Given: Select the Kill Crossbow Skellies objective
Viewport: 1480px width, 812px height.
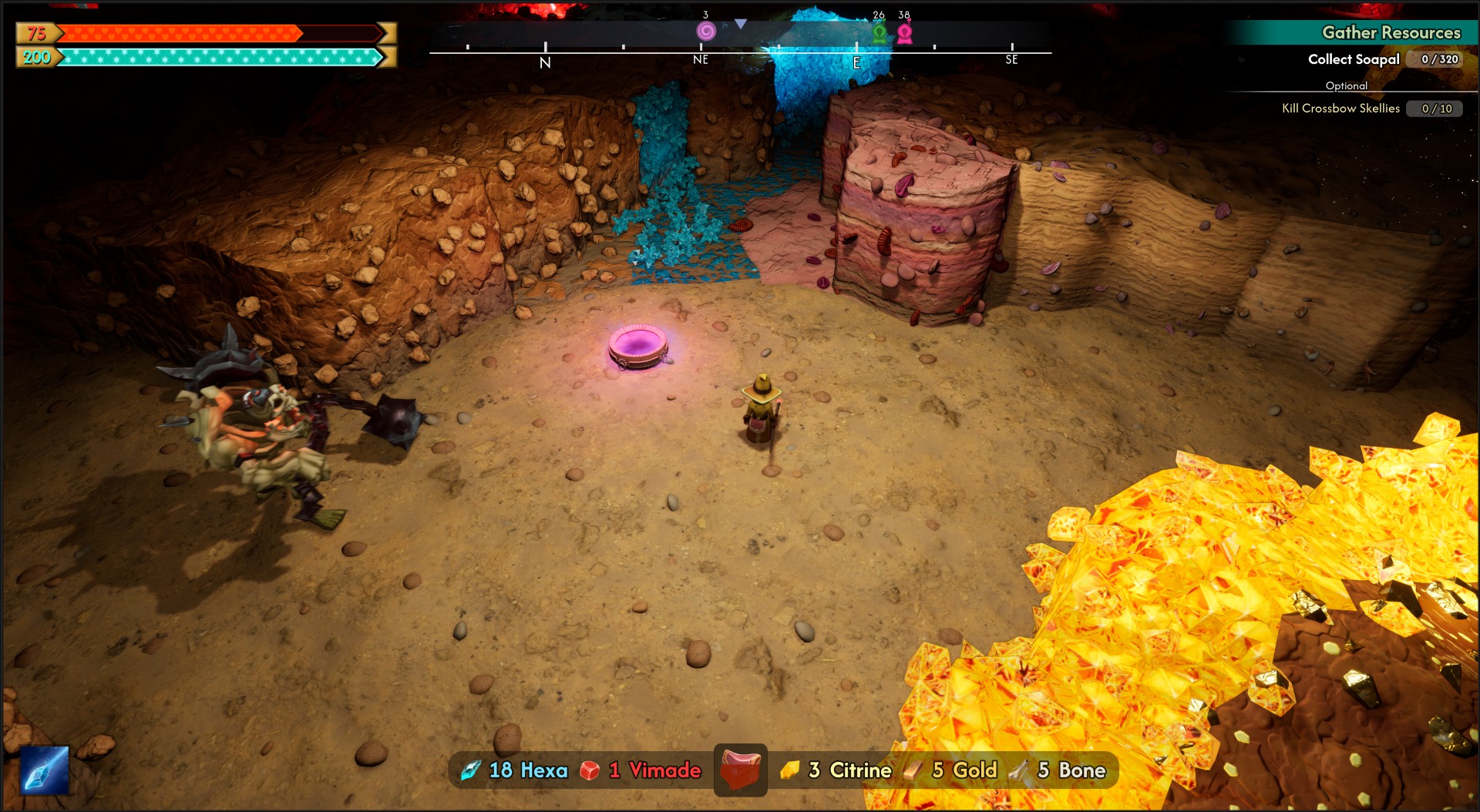Looking at the screenshot, I should click(1340, 109).
